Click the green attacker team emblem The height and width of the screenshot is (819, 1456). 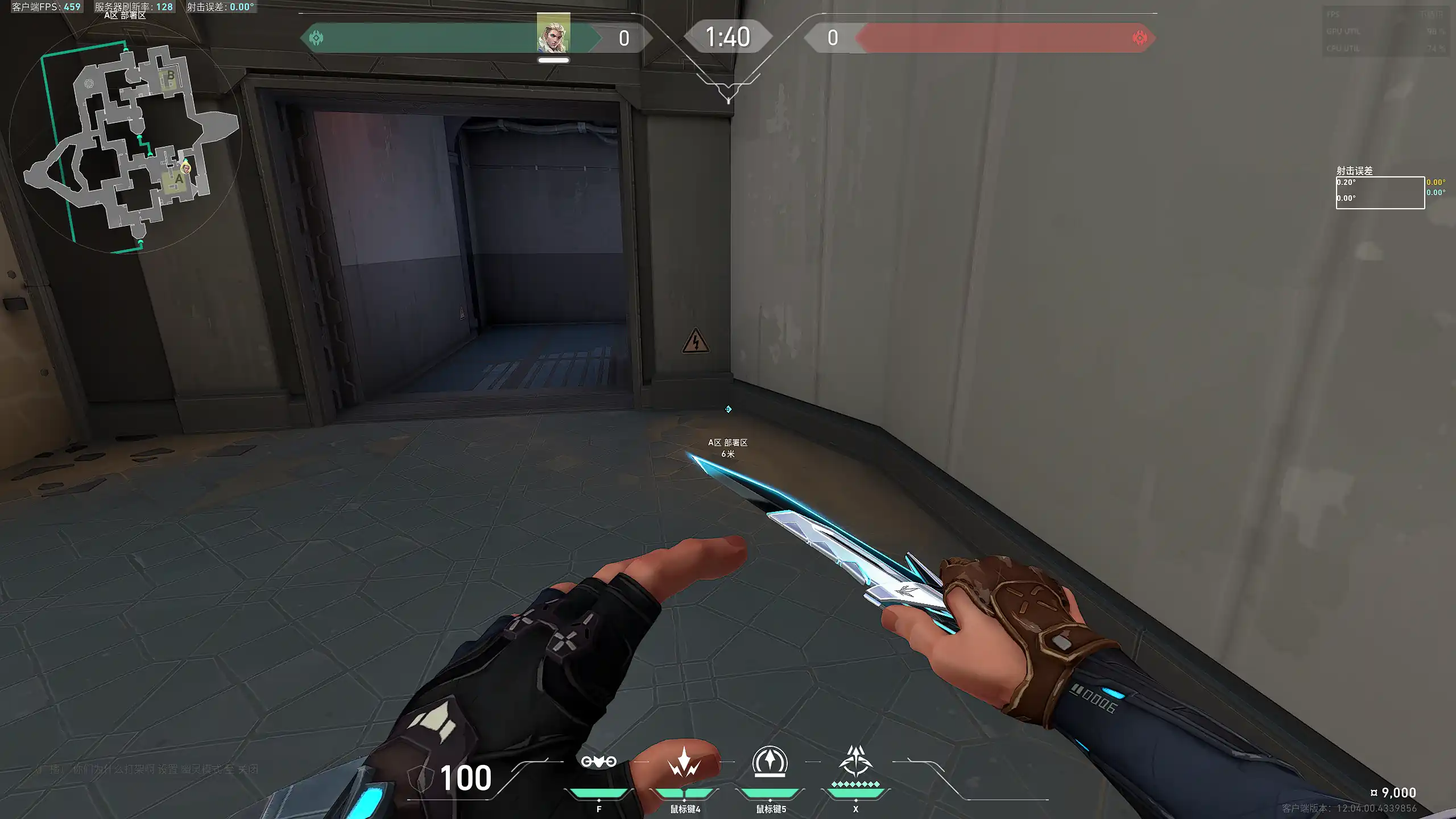[x=316, y=38]
